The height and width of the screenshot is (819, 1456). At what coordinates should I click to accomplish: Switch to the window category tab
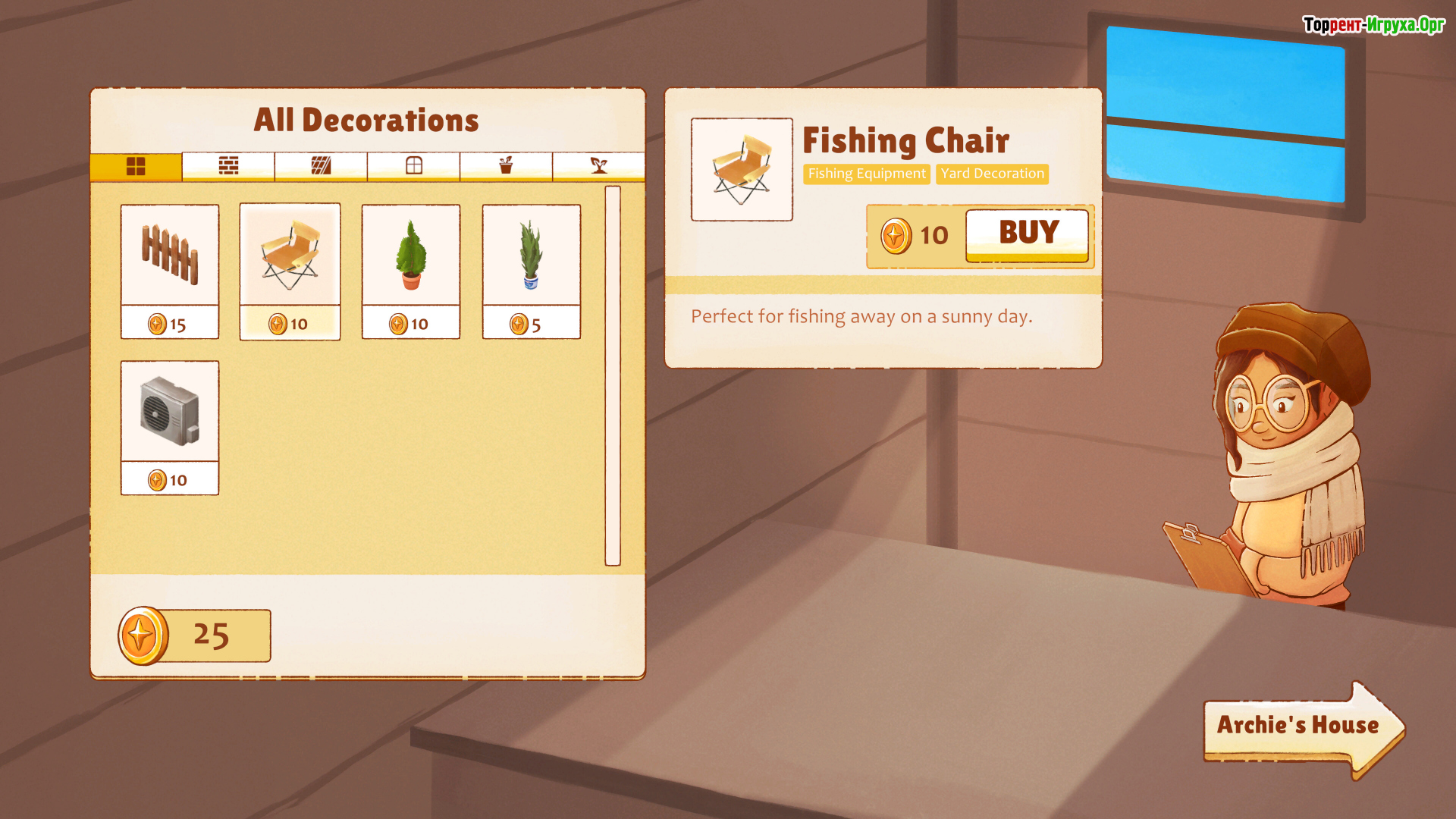point(413,166)
